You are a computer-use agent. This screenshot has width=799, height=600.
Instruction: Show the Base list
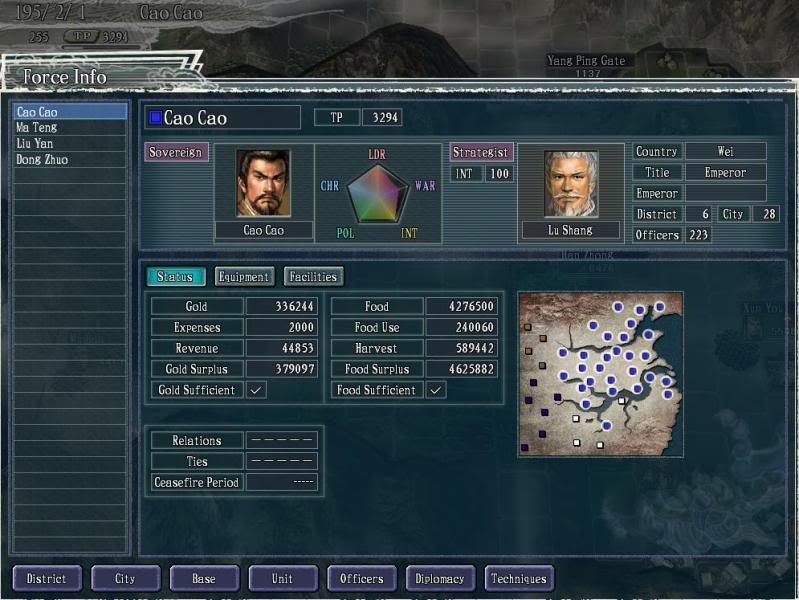(x=204, y=579)
